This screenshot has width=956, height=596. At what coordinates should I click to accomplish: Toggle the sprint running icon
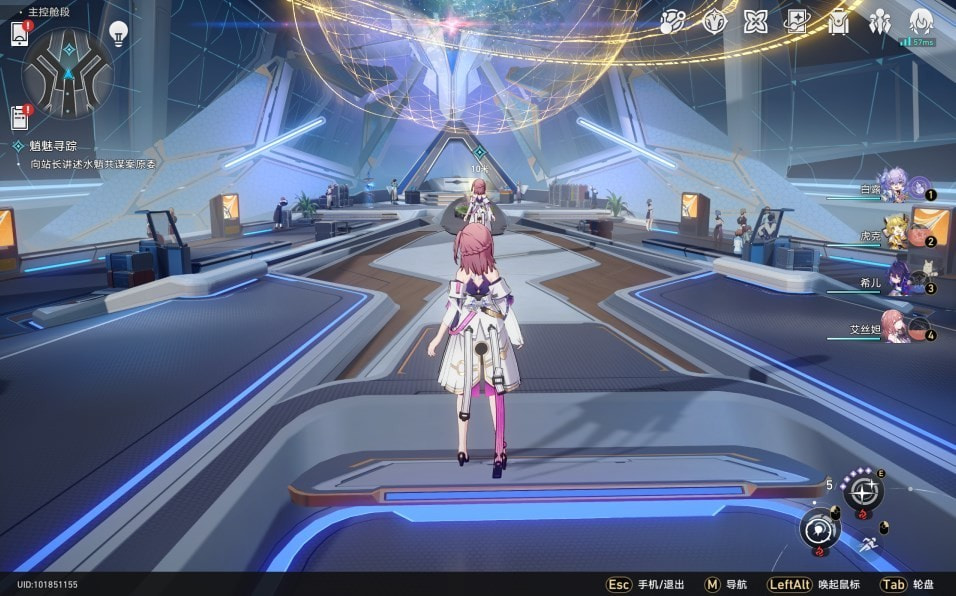(x=868, y=544)
